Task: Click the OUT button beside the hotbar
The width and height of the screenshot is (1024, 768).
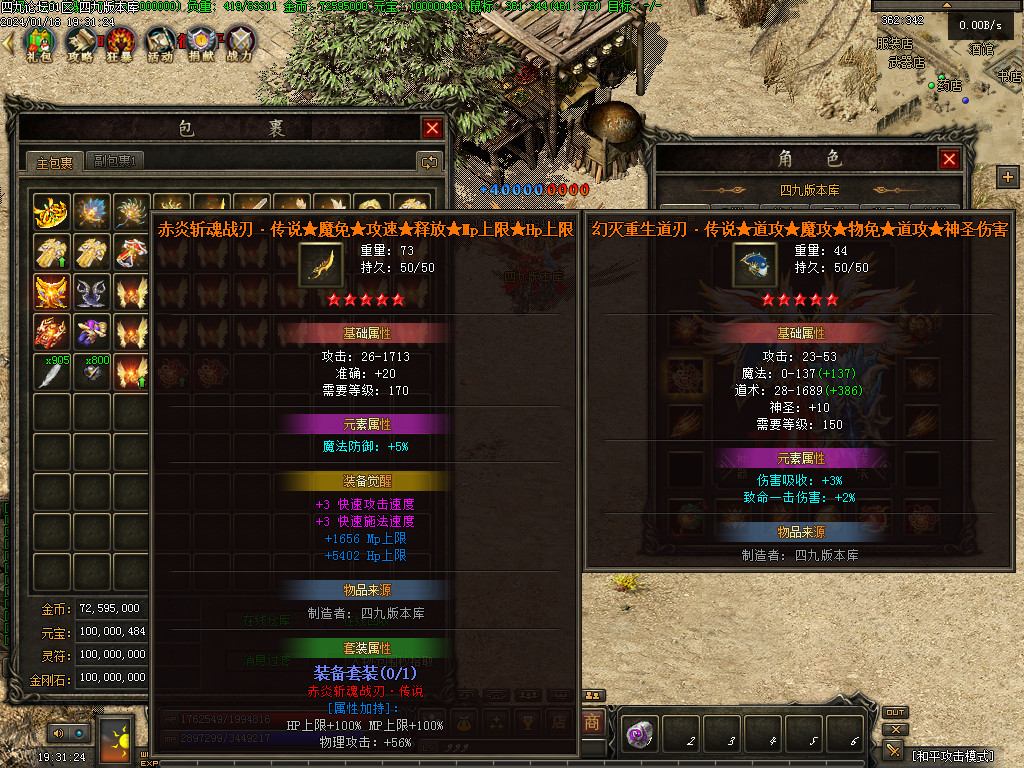Action: click(895, 713)
